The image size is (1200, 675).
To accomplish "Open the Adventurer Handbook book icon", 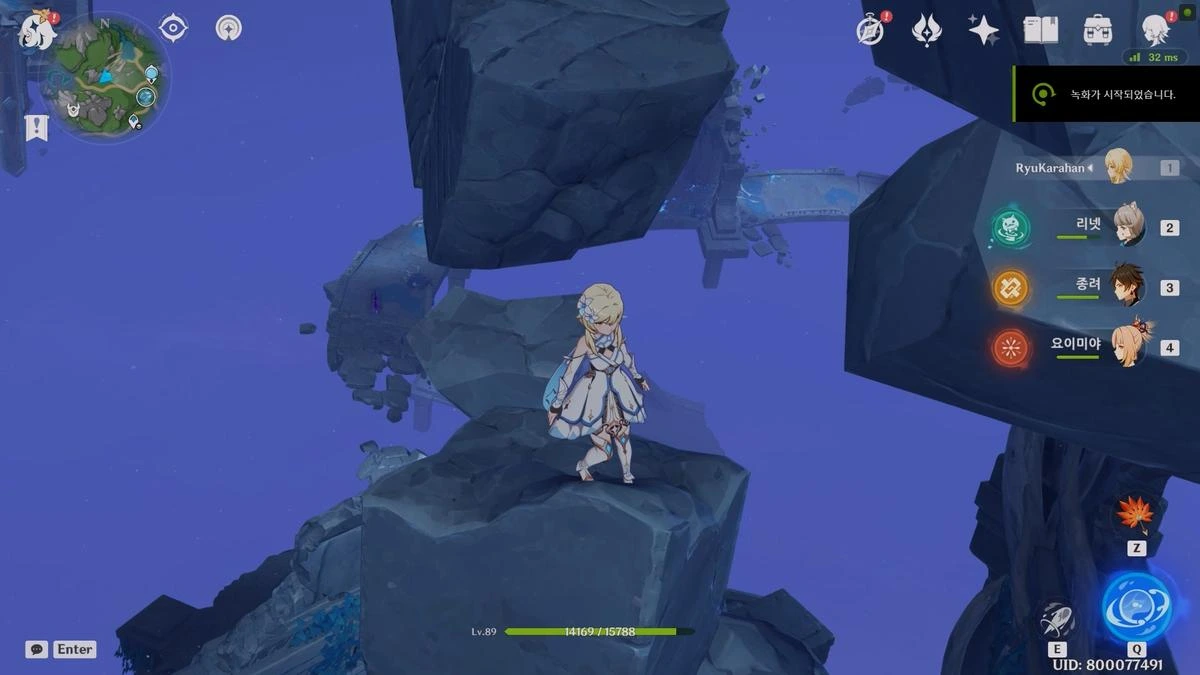I will (1040, 30).
